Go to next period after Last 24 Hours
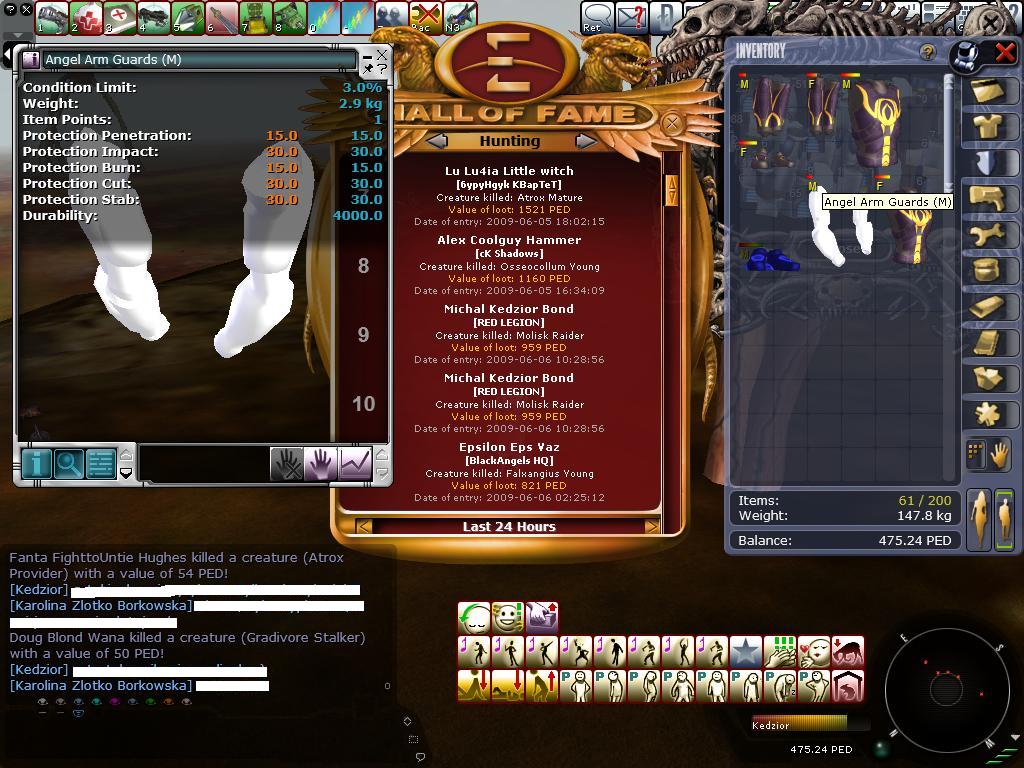1024x768 pixels. pyautogui.click(x=652, y=526)
